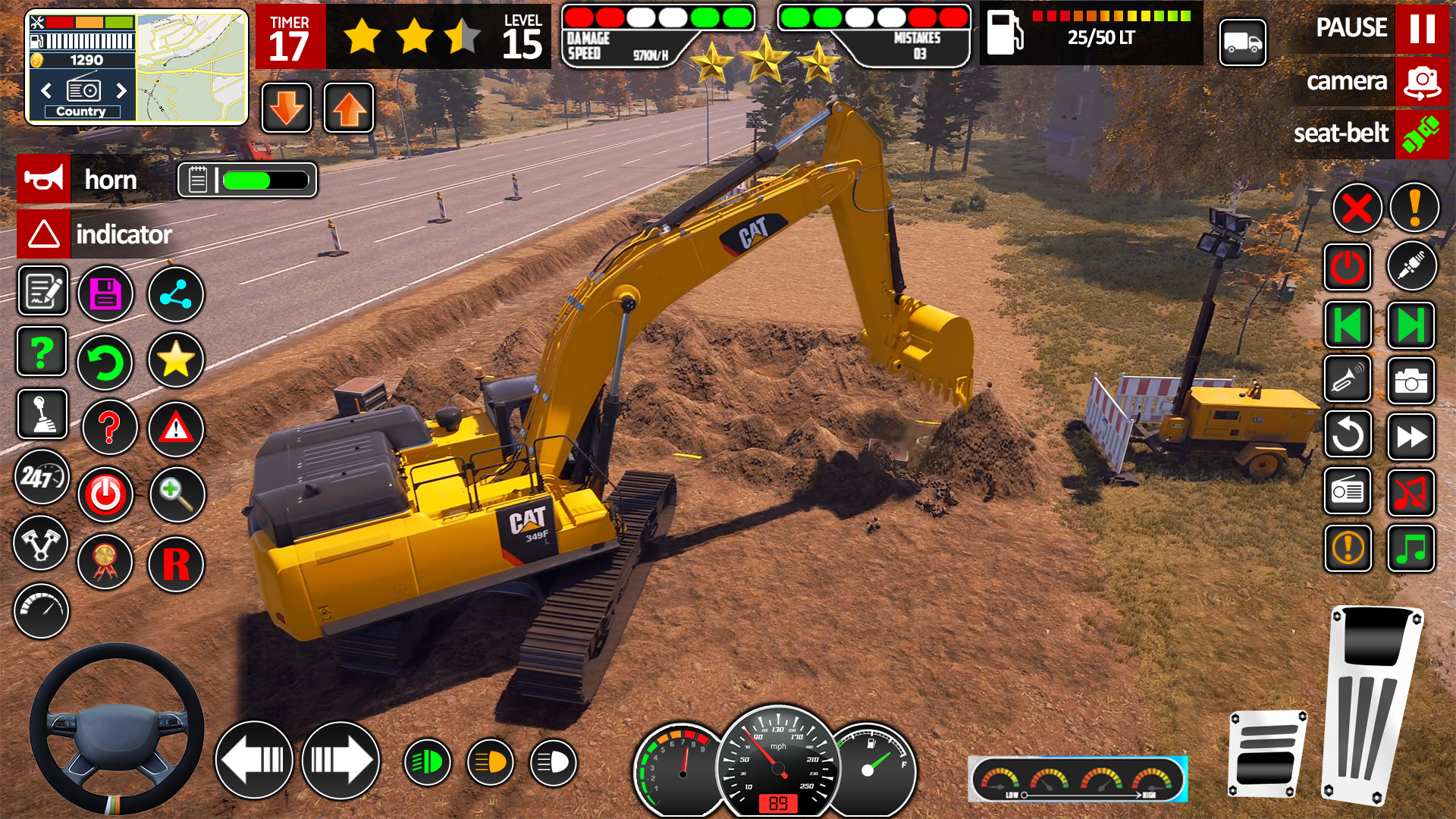
Task: Open the minimap
Action: tap(192, 67)
